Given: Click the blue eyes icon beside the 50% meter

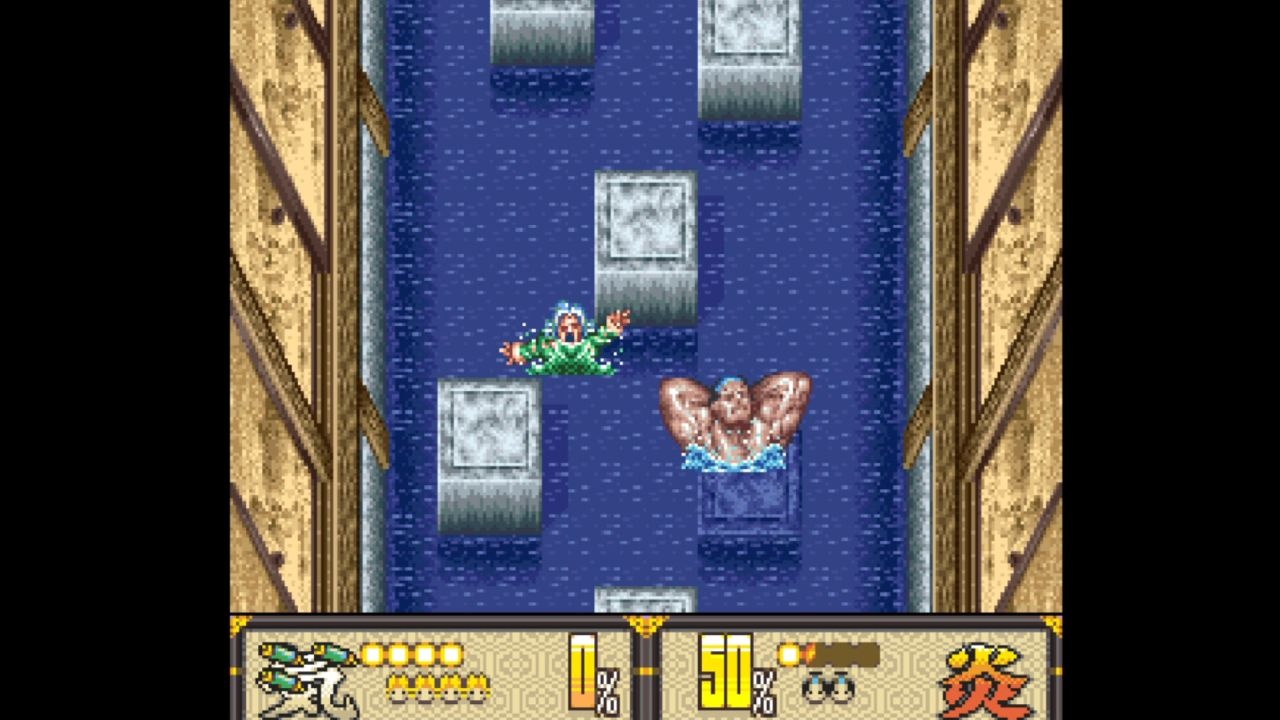Looking at the screenshot, I should click(828, 686).
